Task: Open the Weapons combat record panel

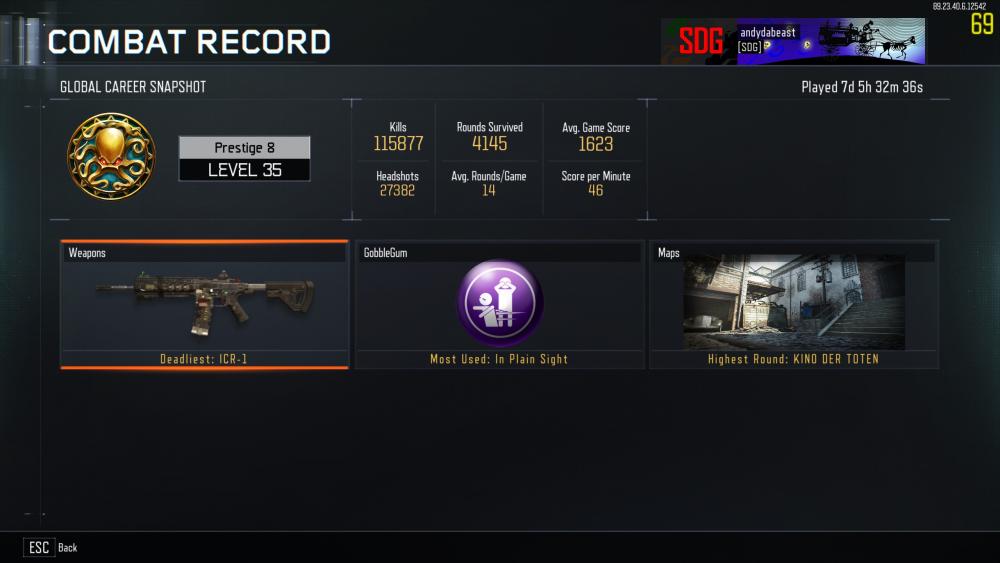Action: 204,304
